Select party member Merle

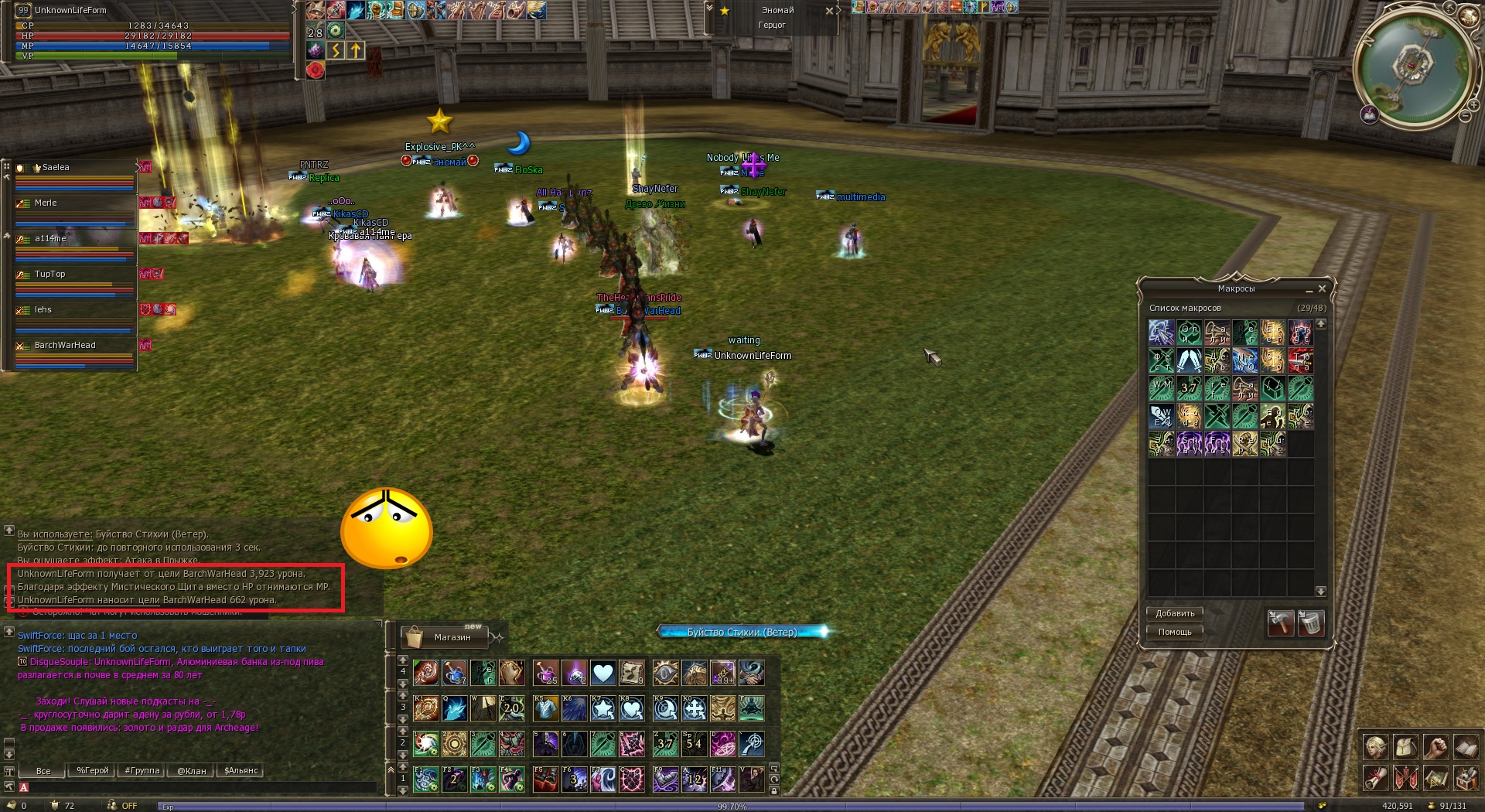coord(75,203)
